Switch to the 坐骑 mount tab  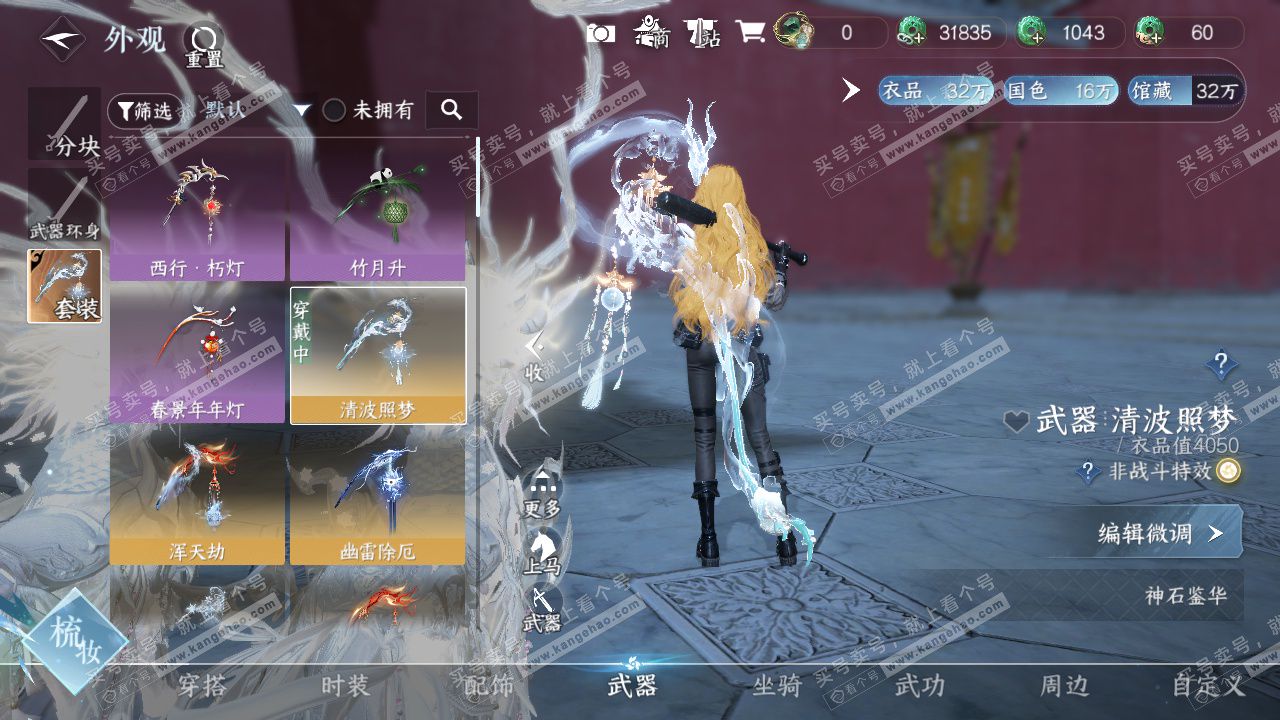(777, 686)
